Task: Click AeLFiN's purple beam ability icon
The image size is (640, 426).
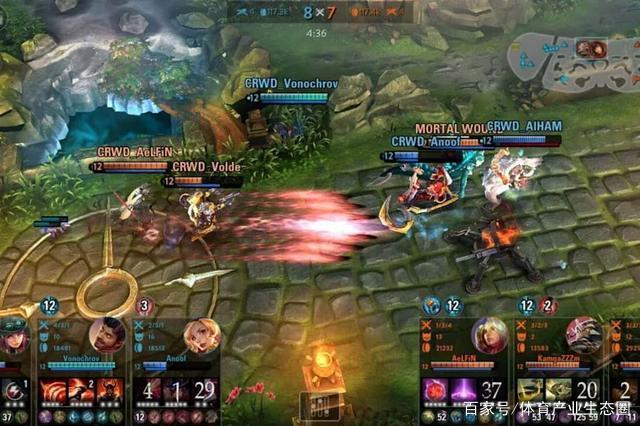Action: [462, 389]
